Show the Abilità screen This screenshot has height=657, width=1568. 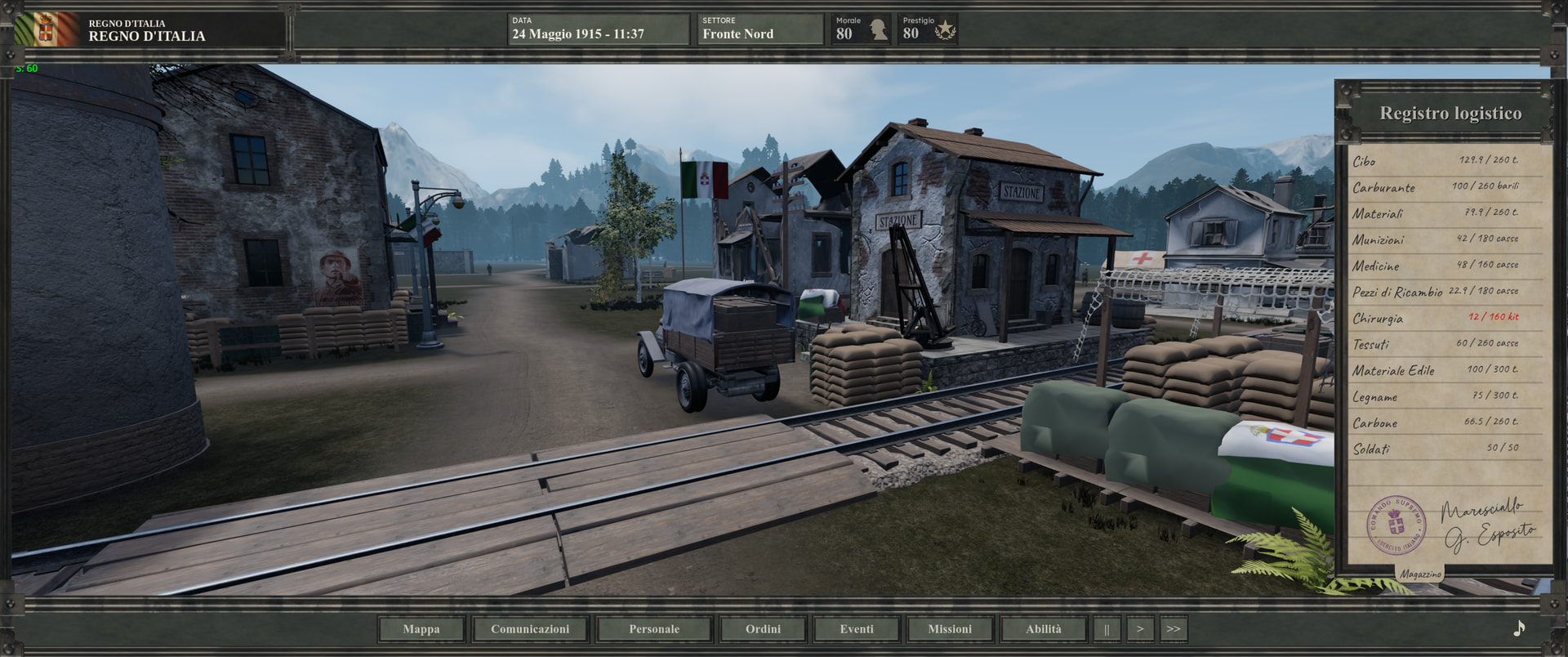coord(1044,629)
